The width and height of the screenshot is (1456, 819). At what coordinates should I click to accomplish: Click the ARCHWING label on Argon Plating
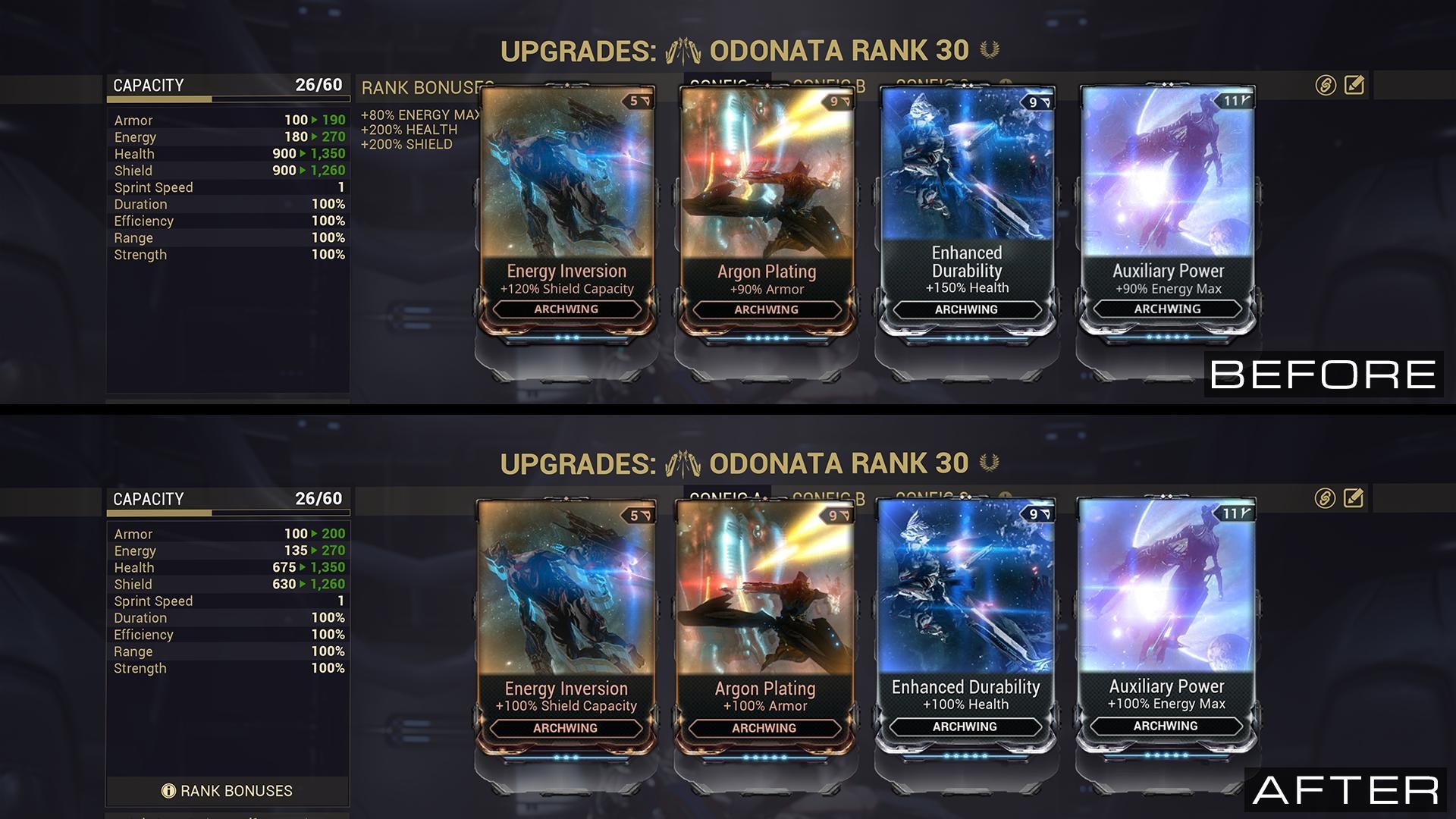coord(765,309)
